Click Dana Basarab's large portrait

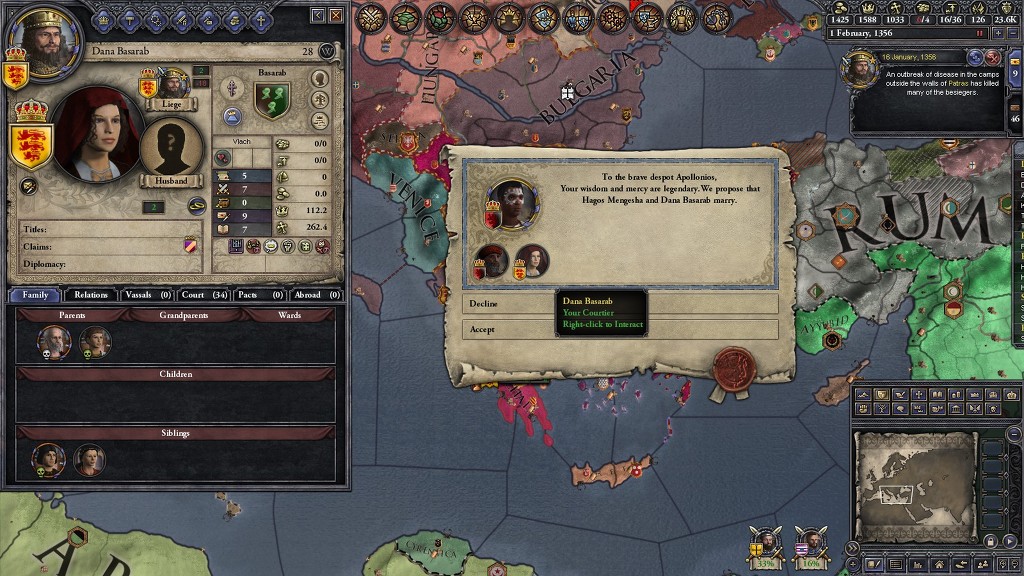click(95, 133)
